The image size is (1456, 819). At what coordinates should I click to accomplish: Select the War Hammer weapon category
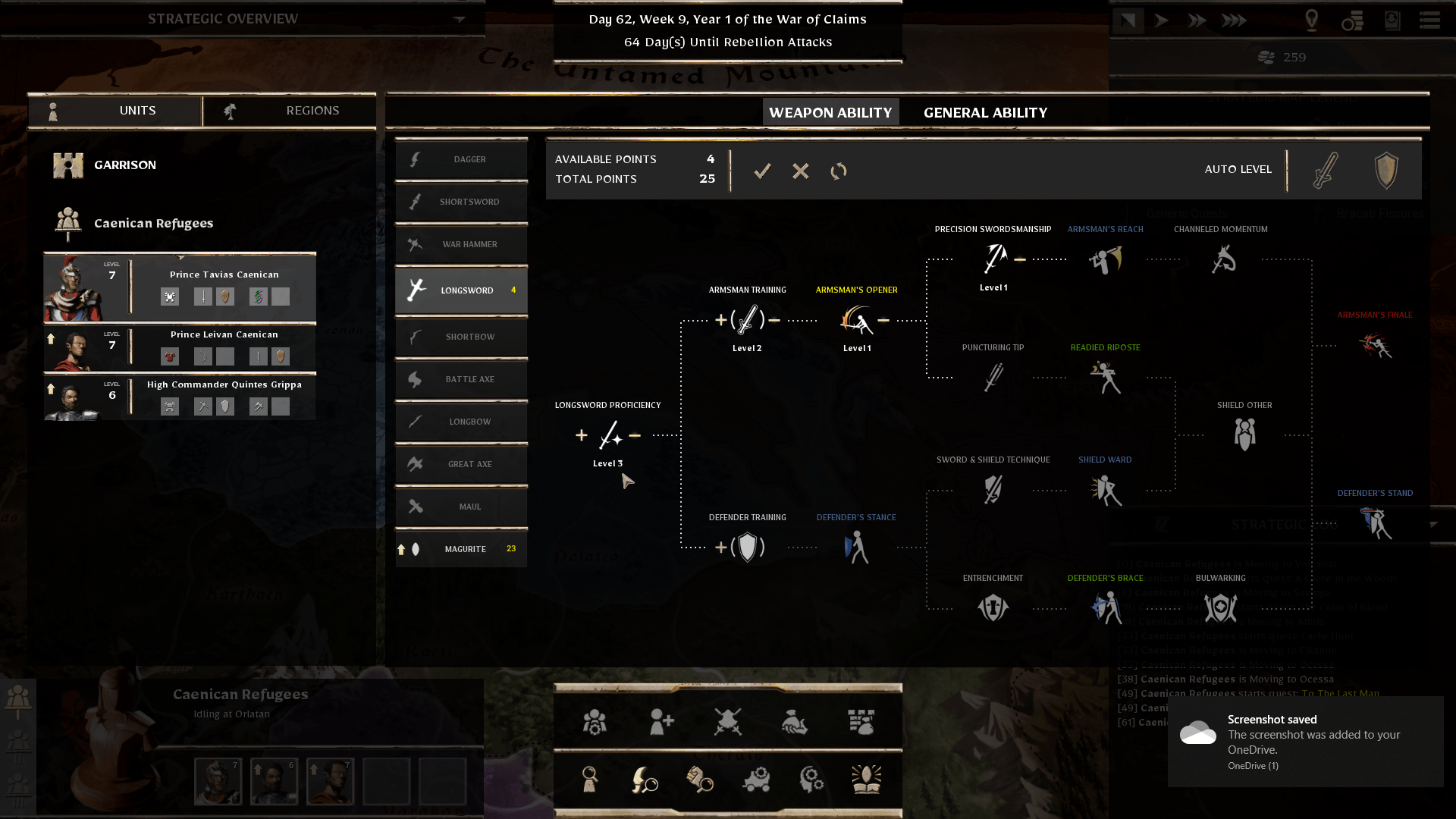click(x=461, y=244)
